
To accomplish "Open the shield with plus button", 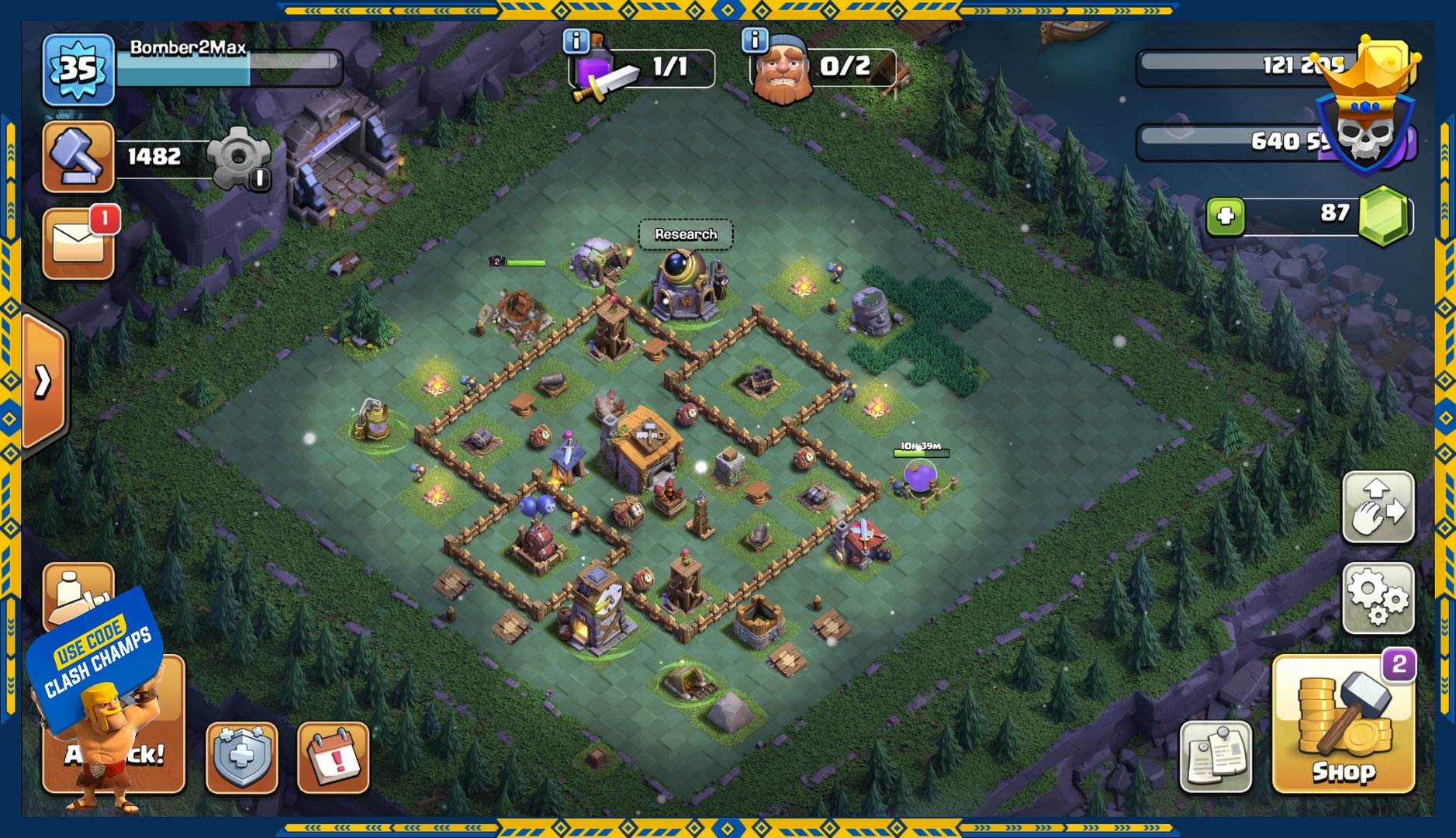I will pyautogui.click(x=242, y=757).
